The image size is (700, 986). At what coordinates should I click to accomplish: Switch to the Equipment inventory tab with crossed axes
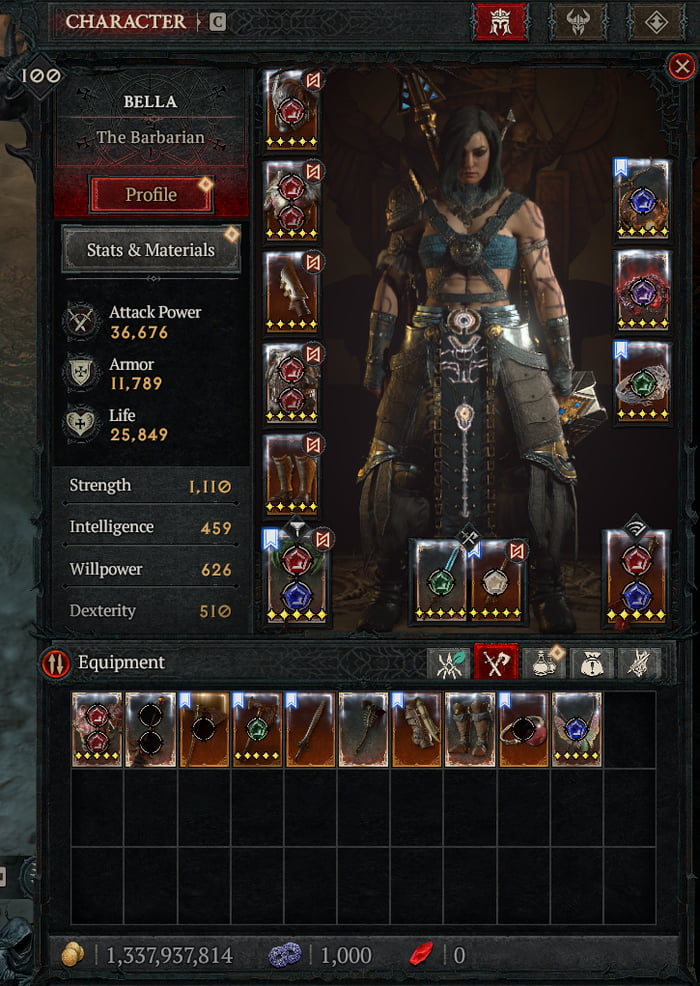pos(495,662)
